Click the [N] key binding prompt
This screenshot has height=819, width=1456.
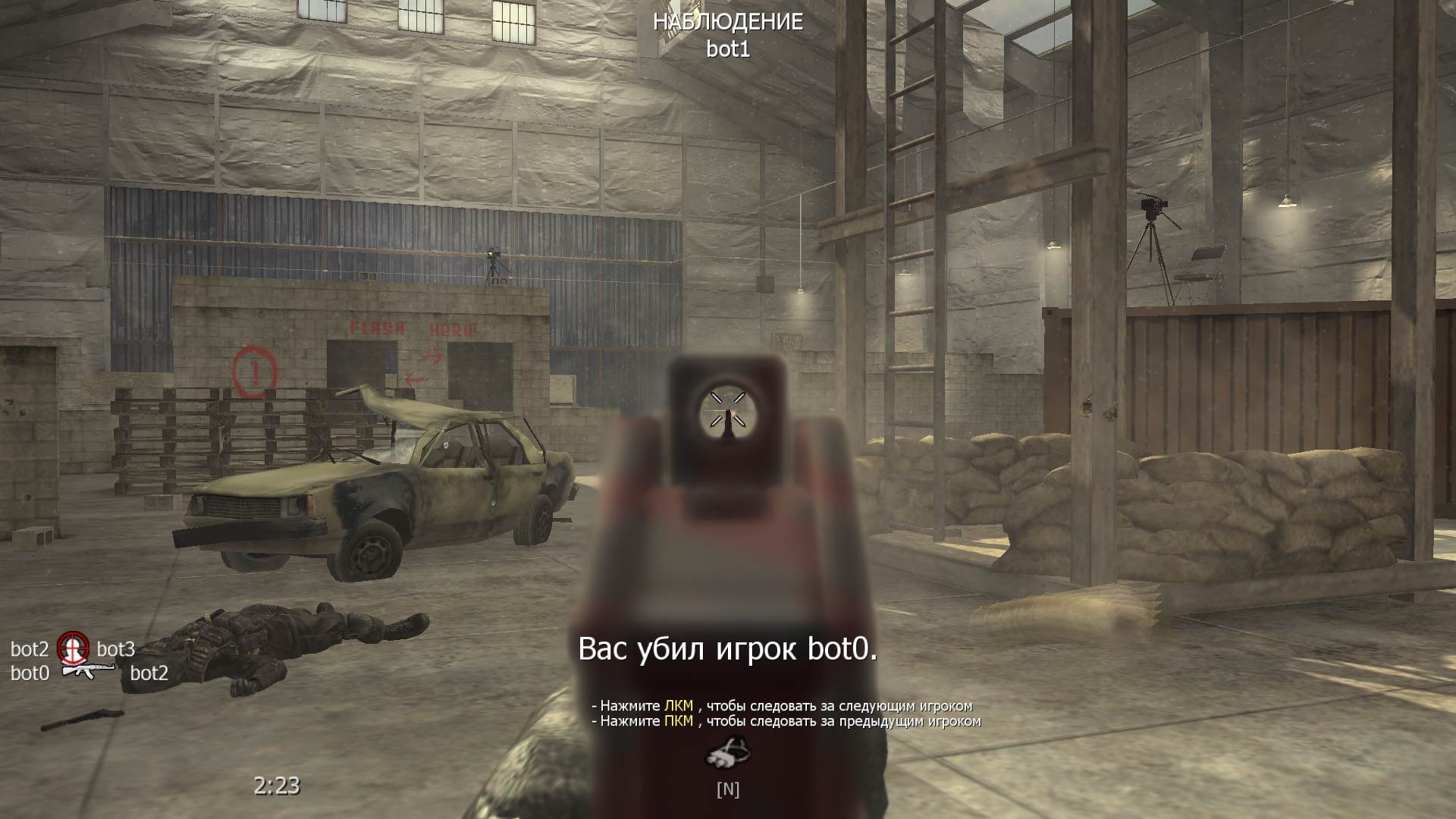728,790
